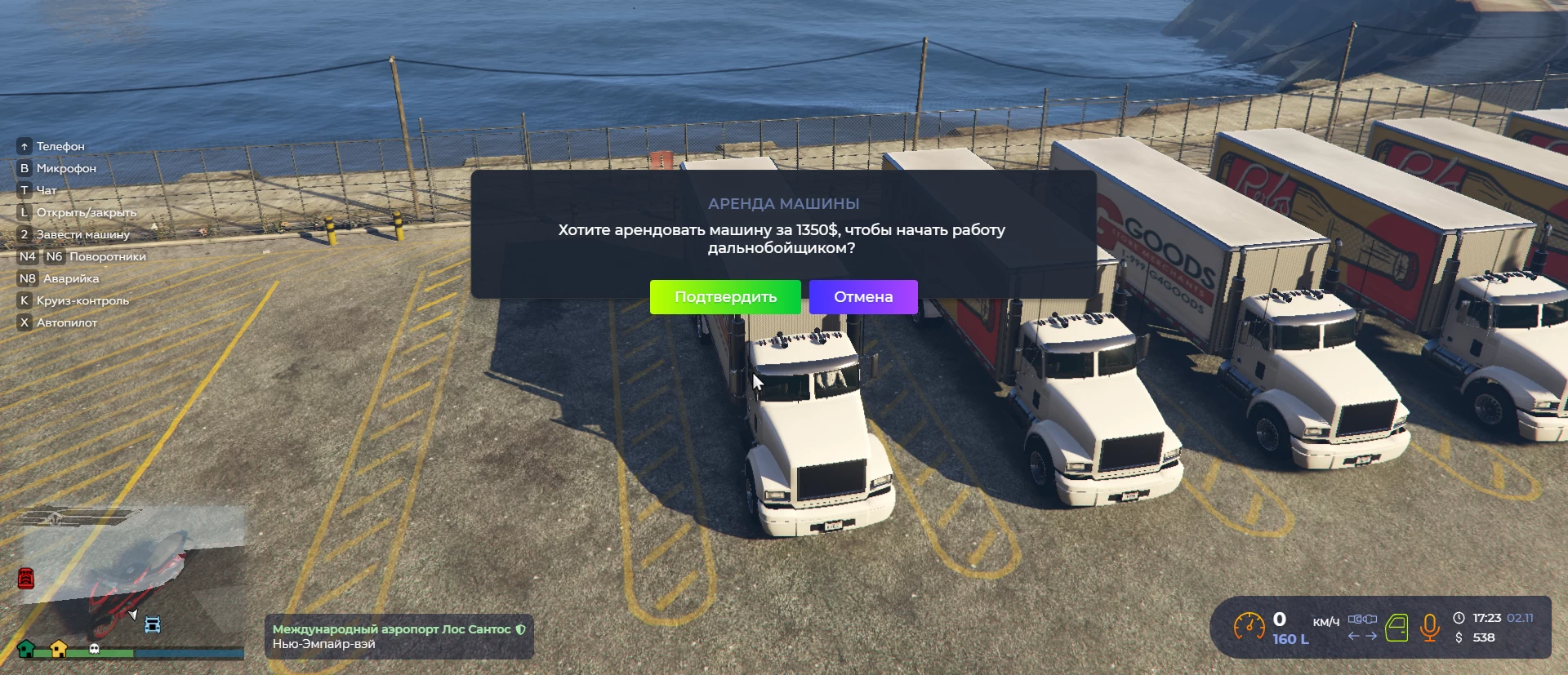Select the red car marker beside minimap
Image resolution: width=1568 pixels, height=675 pixels.
[x=26, y=579]
